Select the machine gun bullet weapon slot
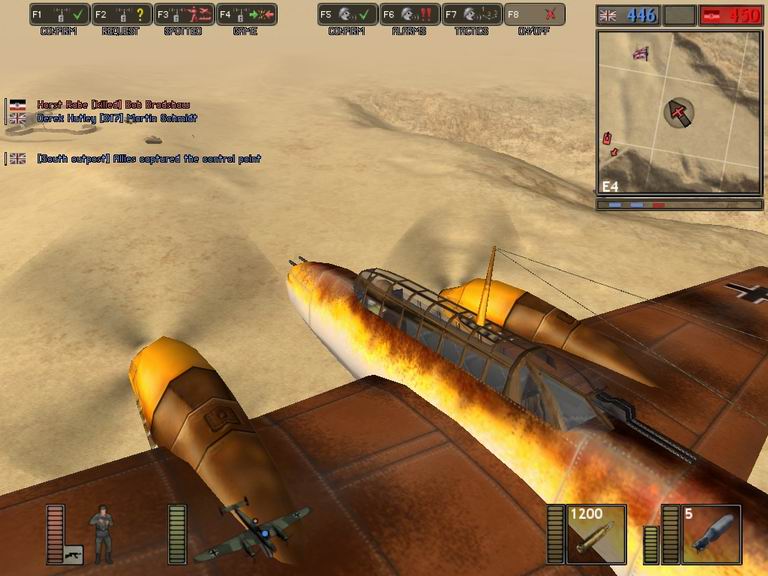The height and width of the screenshot is (576, 768). pos(596,535)
